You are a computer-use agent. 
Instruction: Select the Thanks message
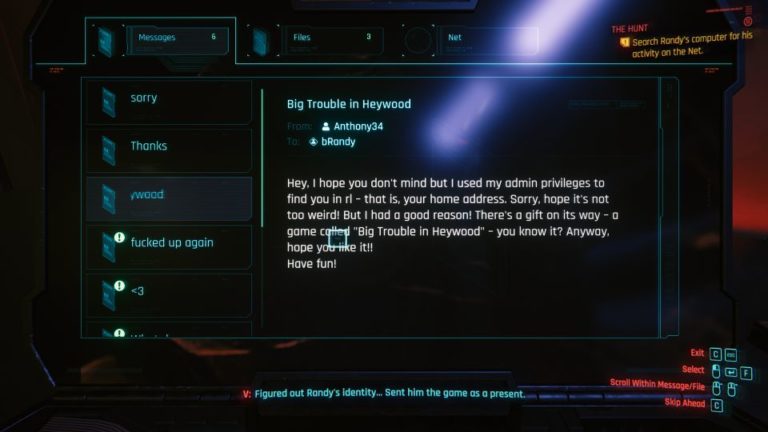coord(168,149)
